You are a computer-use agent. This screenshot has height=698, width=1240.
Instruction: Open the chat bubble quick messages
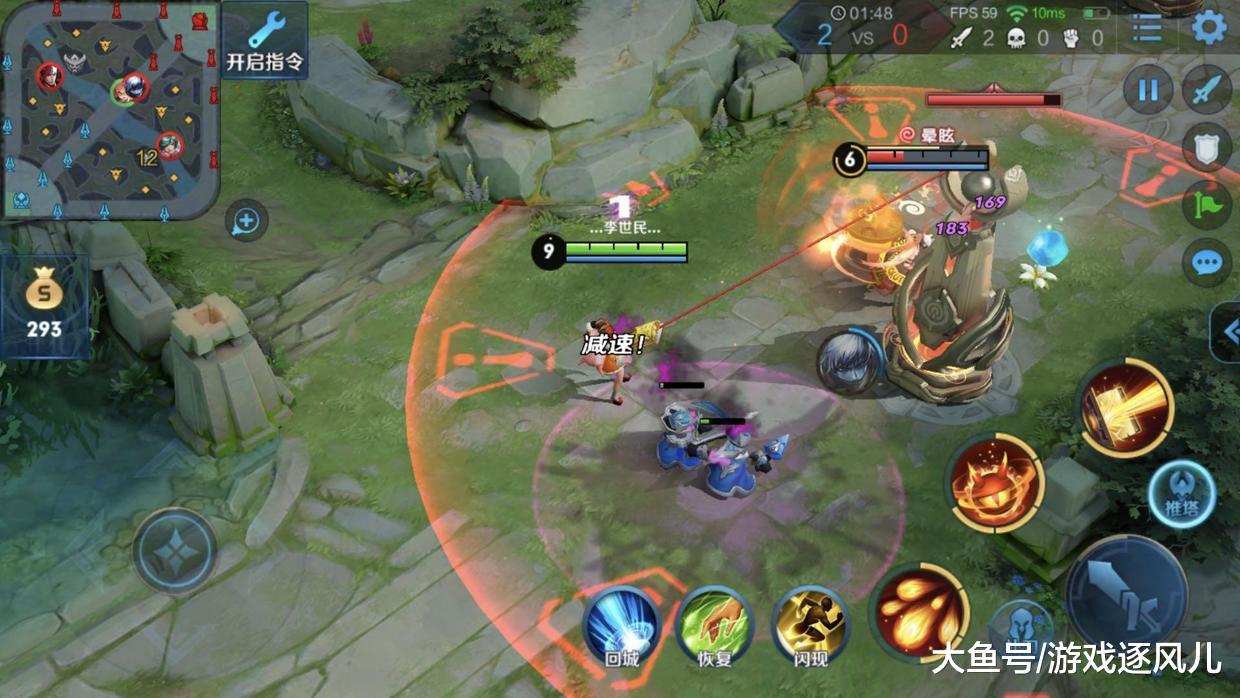(x=1207, y=263)
